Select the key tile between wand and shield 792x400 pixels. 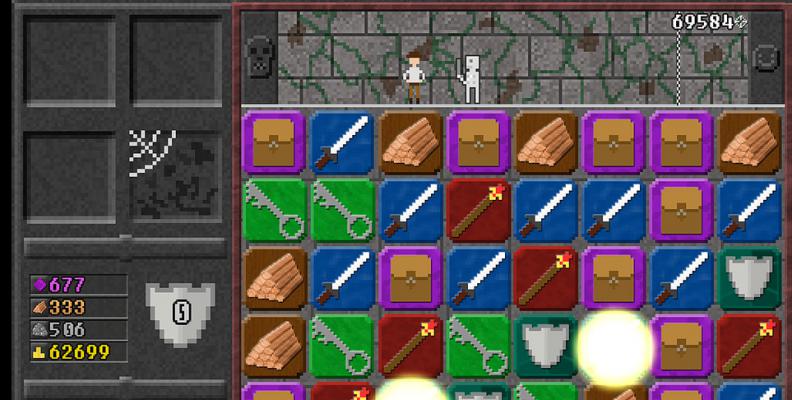pos(479,345)
